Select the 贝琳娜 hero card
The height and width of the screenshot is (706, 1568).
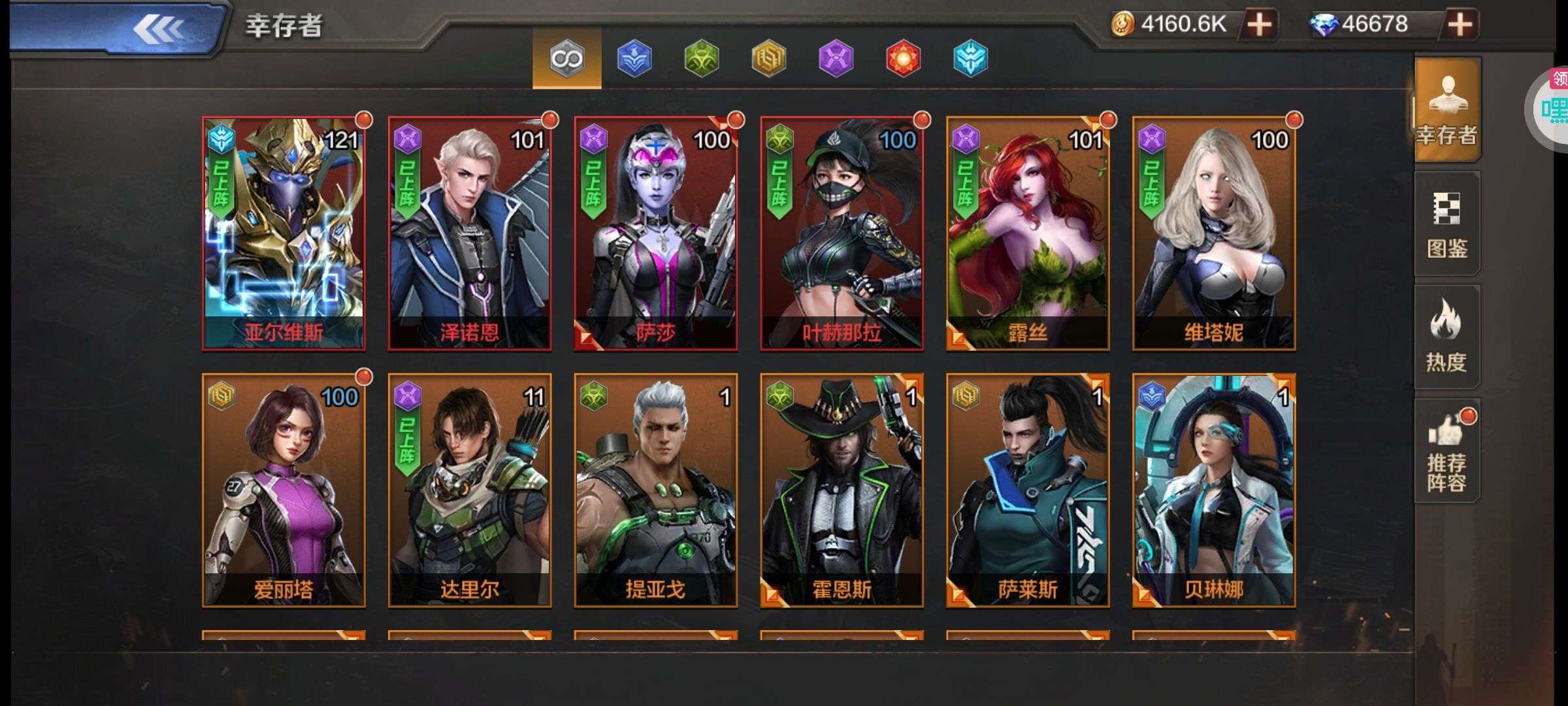point(1214,490)
